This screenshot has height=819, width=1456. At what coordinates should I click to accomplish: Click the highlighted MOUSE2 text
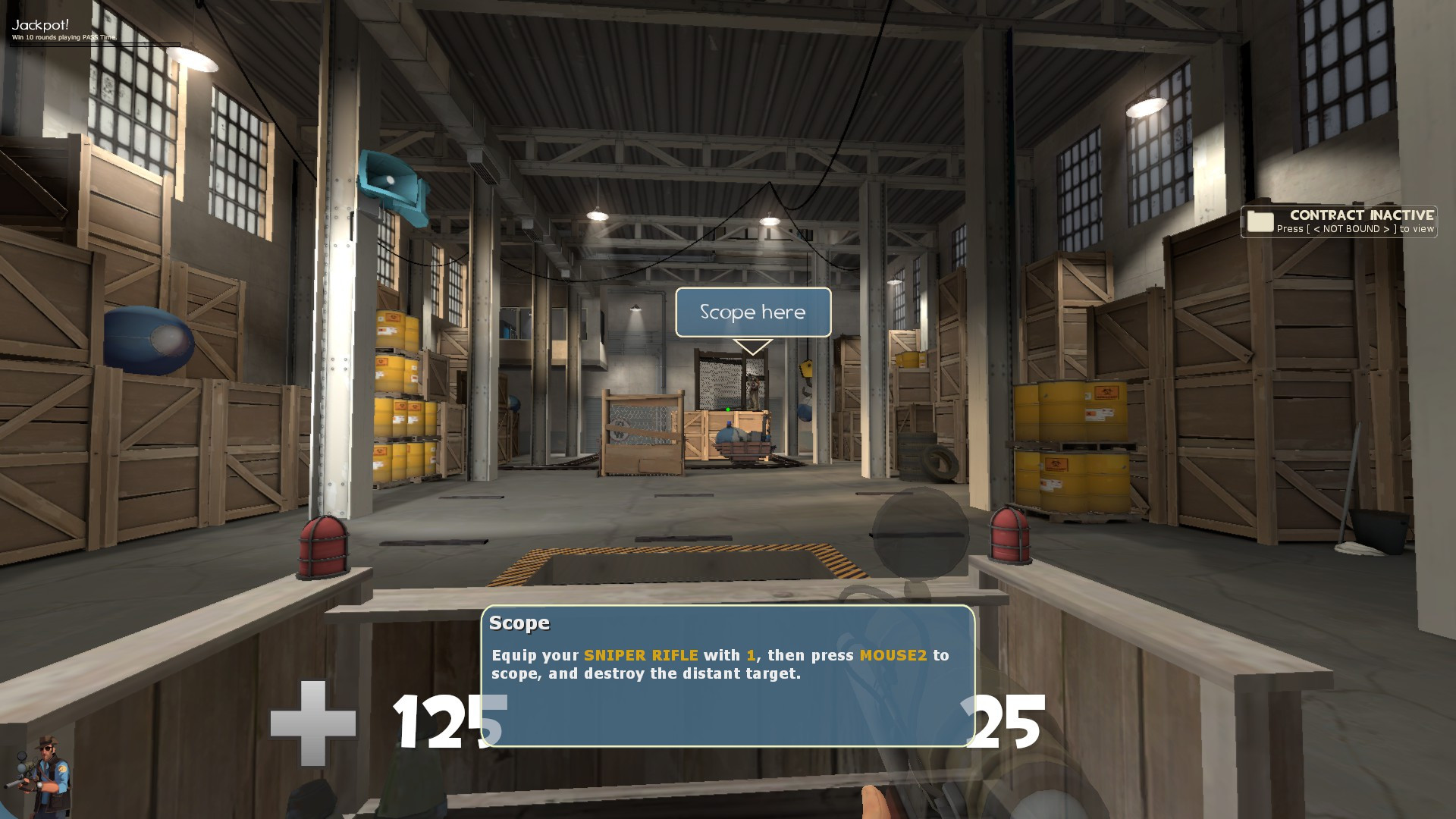point(893,654)
